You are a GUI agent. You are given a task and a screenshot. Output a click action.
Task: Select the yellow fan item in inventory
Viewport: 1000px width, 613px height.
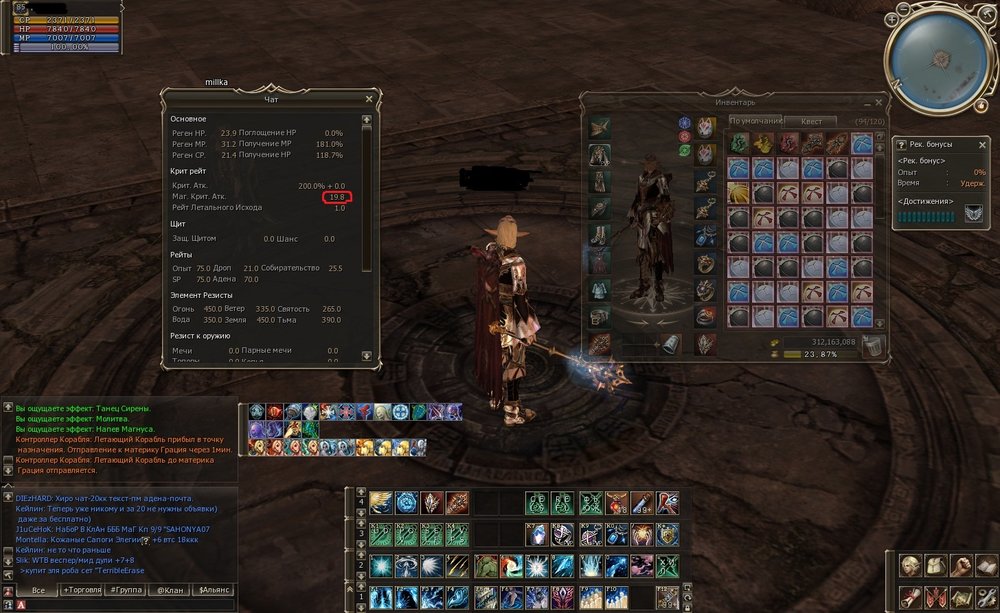pyautogui.click(x=738, y=193)
